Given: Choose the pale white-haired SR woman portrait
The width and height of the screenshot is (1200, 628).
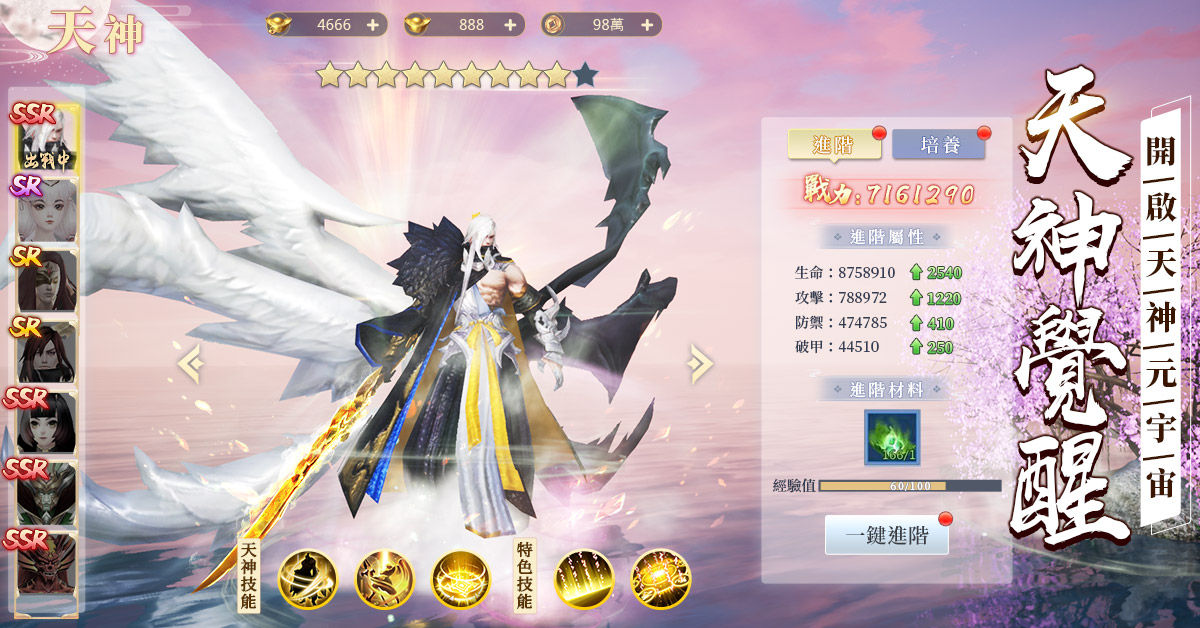Looking at the screenshot, I should pyautogui.click(x=46, y=210).
